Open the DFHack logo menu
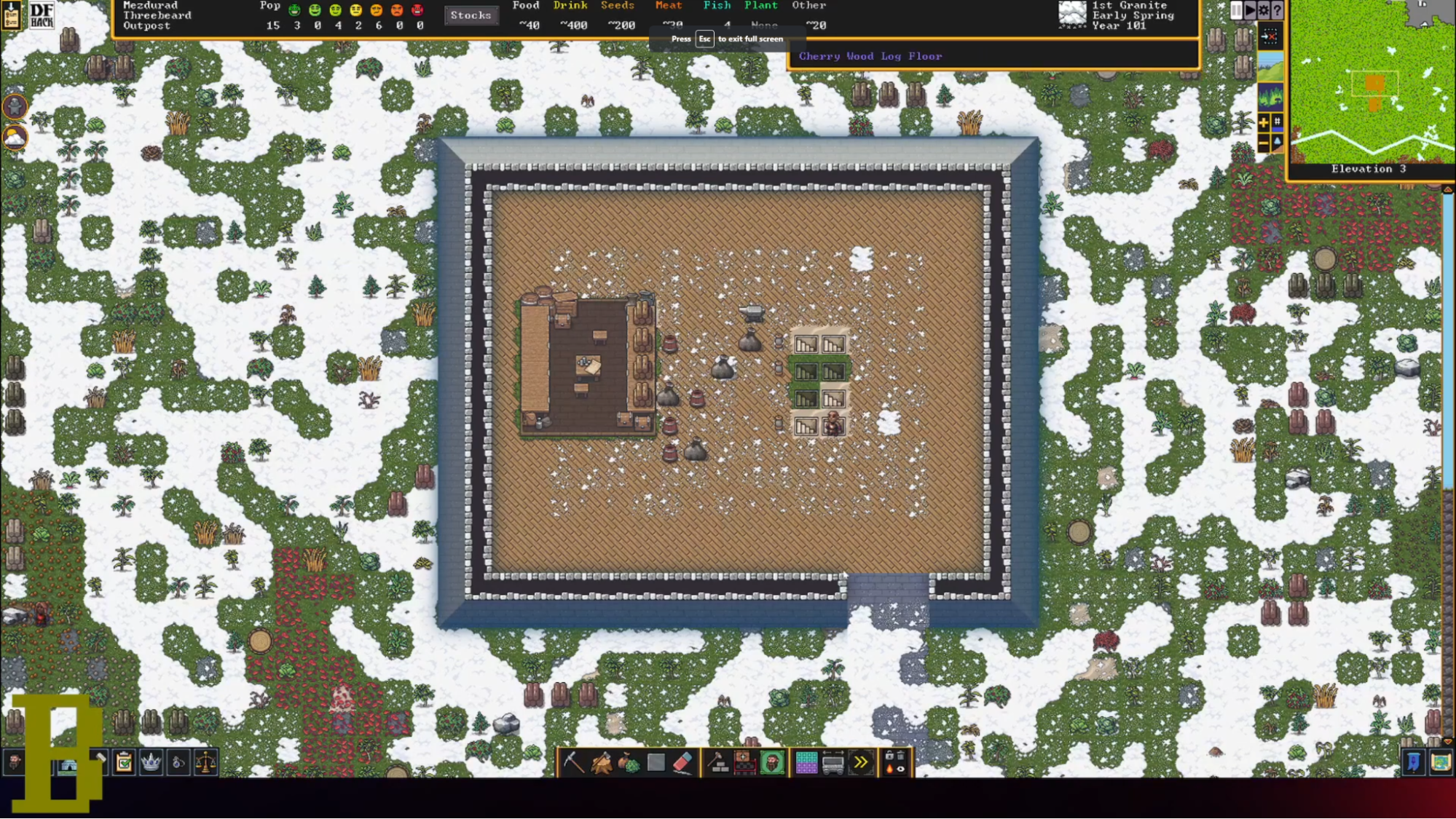Viewport: 1456px width, 819px height. click(x=42, y=15)
